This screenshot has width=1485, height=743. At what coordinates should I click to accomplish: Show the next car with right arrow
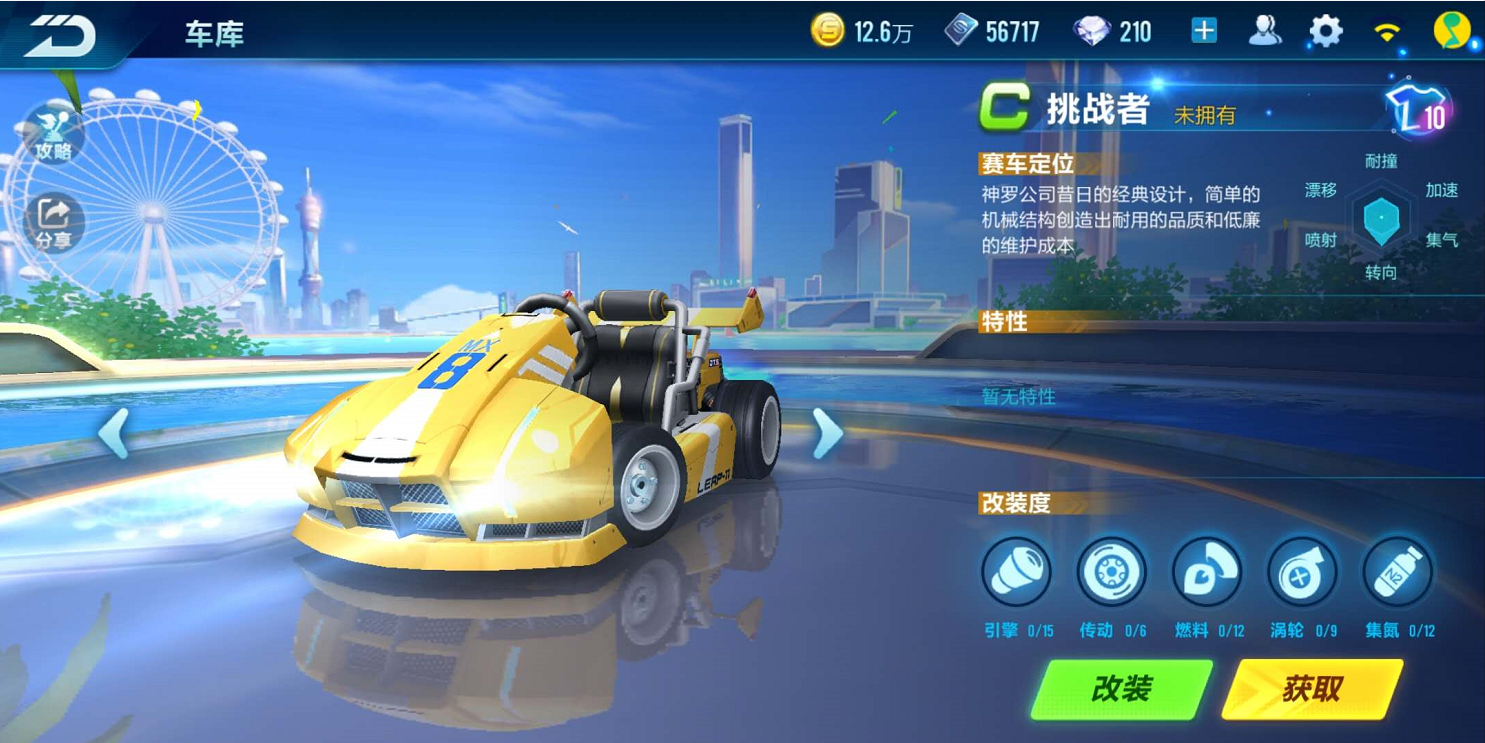(827, 434)
